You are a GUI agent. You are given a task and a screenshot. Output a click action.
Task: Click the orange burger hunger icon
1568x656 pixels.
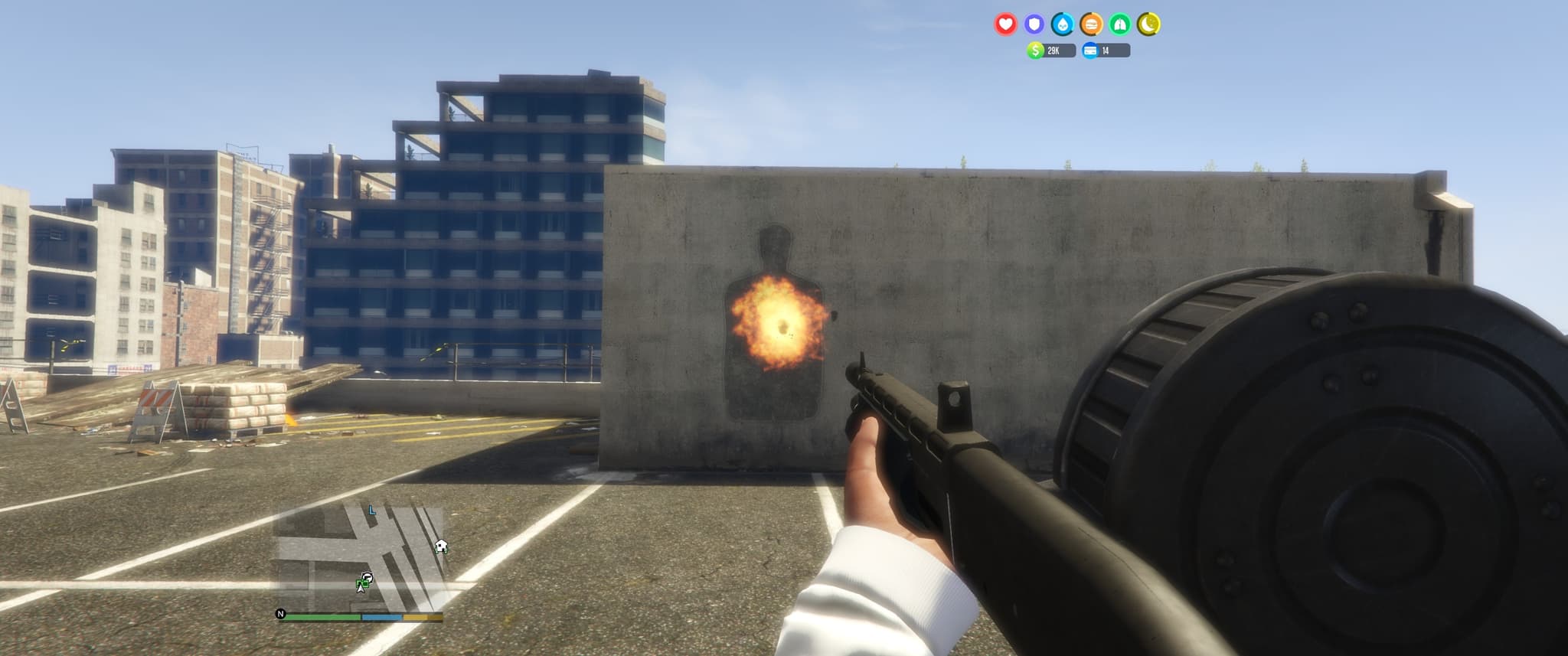coord(1092,24)
